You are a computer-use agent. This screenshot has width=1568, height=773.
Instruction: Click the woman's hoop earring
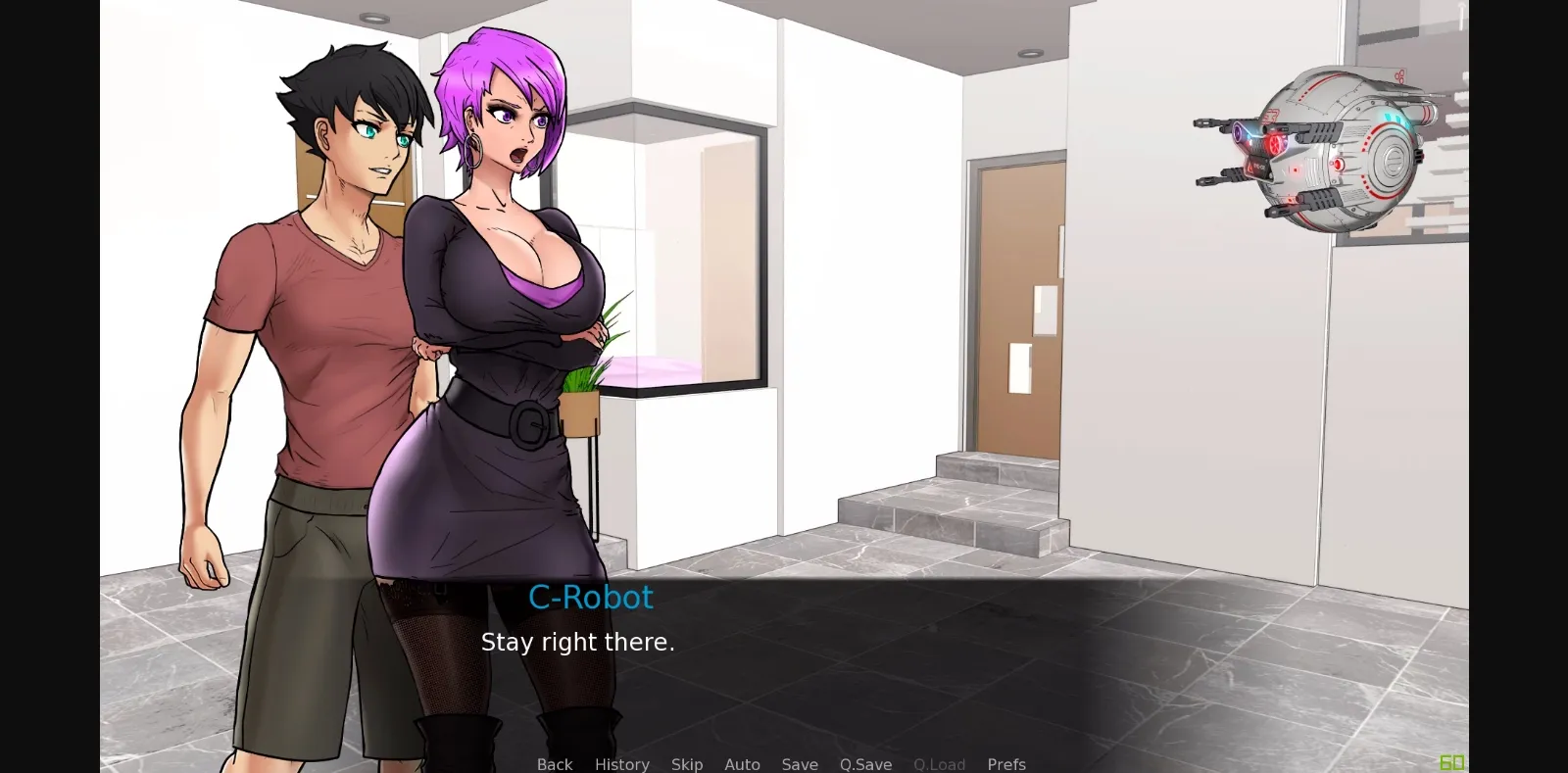tap(471, 152)
